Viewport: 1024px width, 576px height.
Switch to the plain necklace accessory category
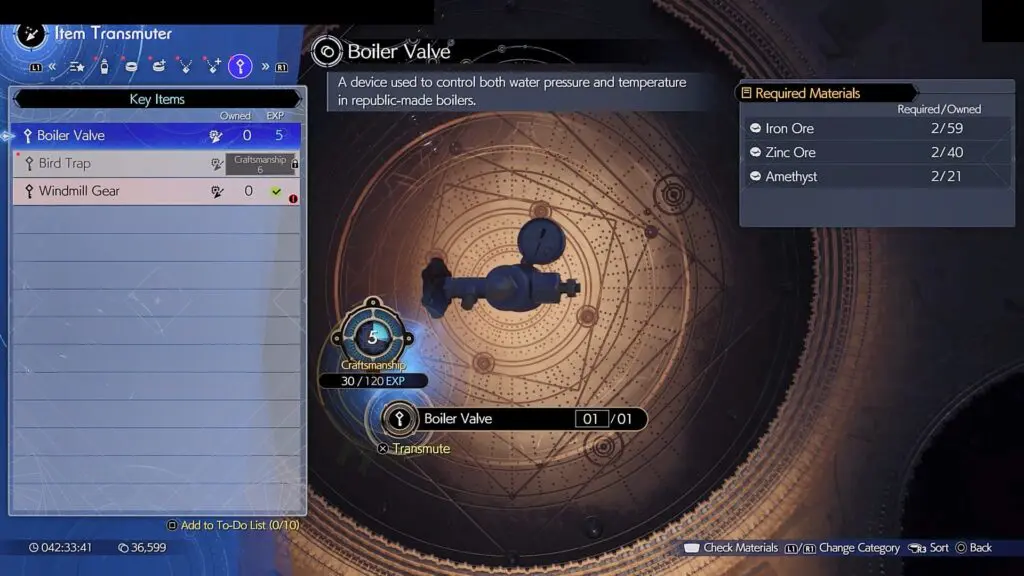[186, 67]
